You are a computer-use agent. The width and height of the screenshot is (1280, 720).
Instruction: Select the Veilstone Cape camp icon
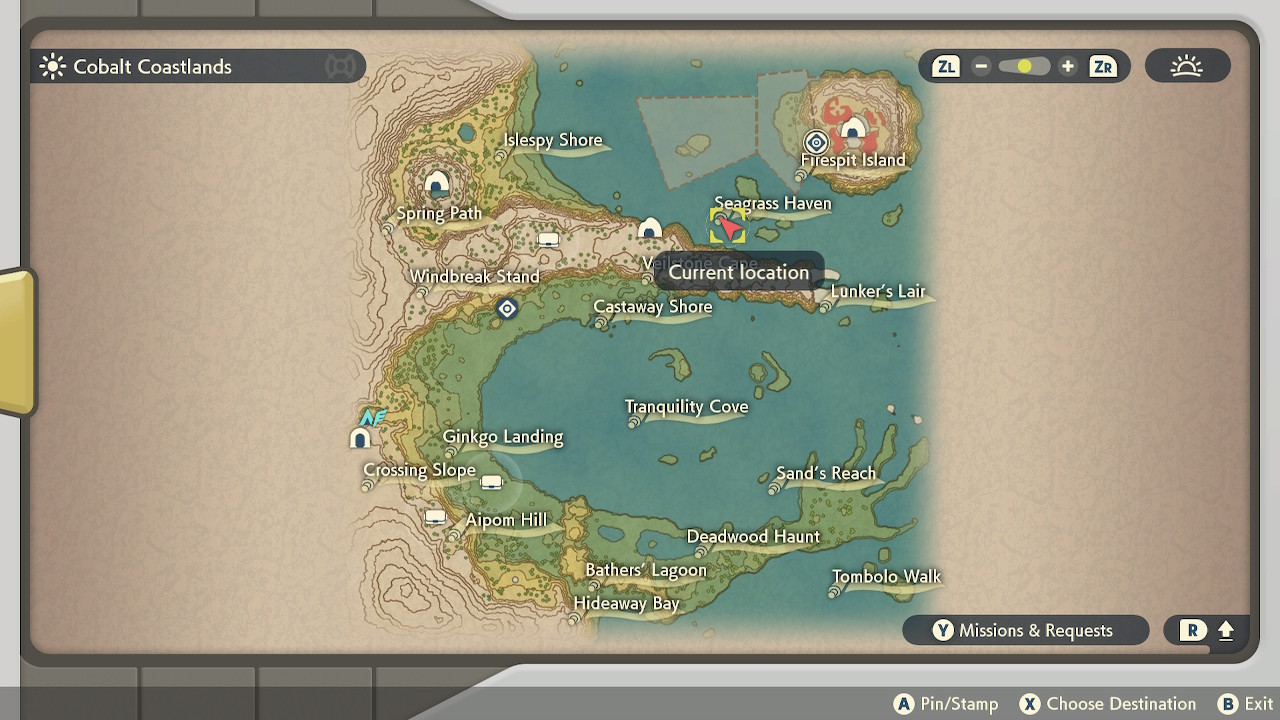pyautogui.click(x=650, y=230)
